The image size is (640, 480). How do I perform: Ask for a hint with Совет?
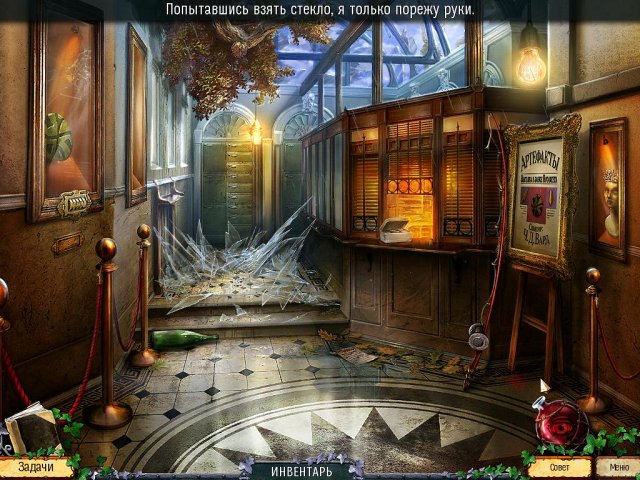555,466
